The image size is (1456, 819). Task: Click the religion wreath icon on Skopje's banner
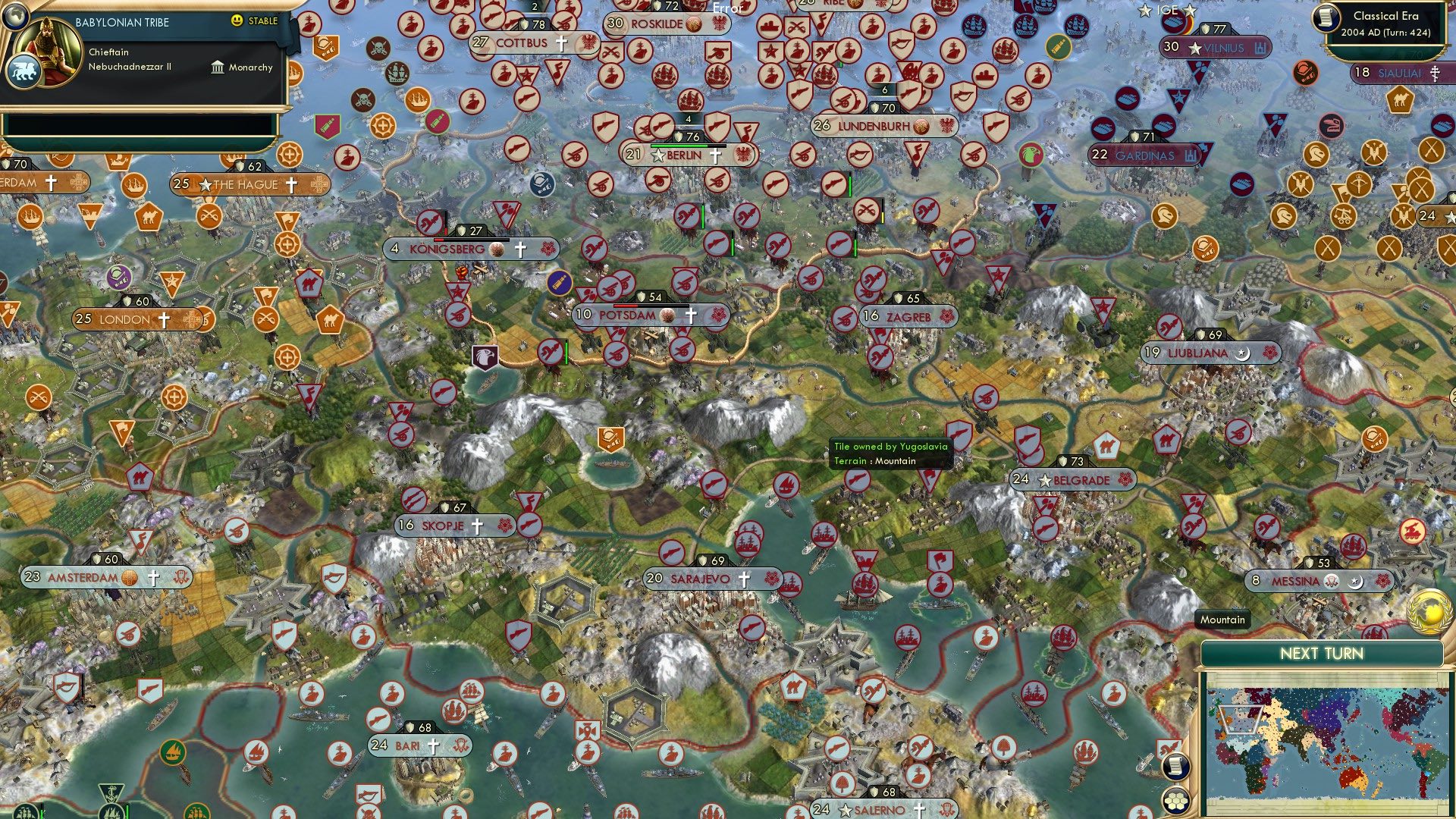click(x=505, y=526)
